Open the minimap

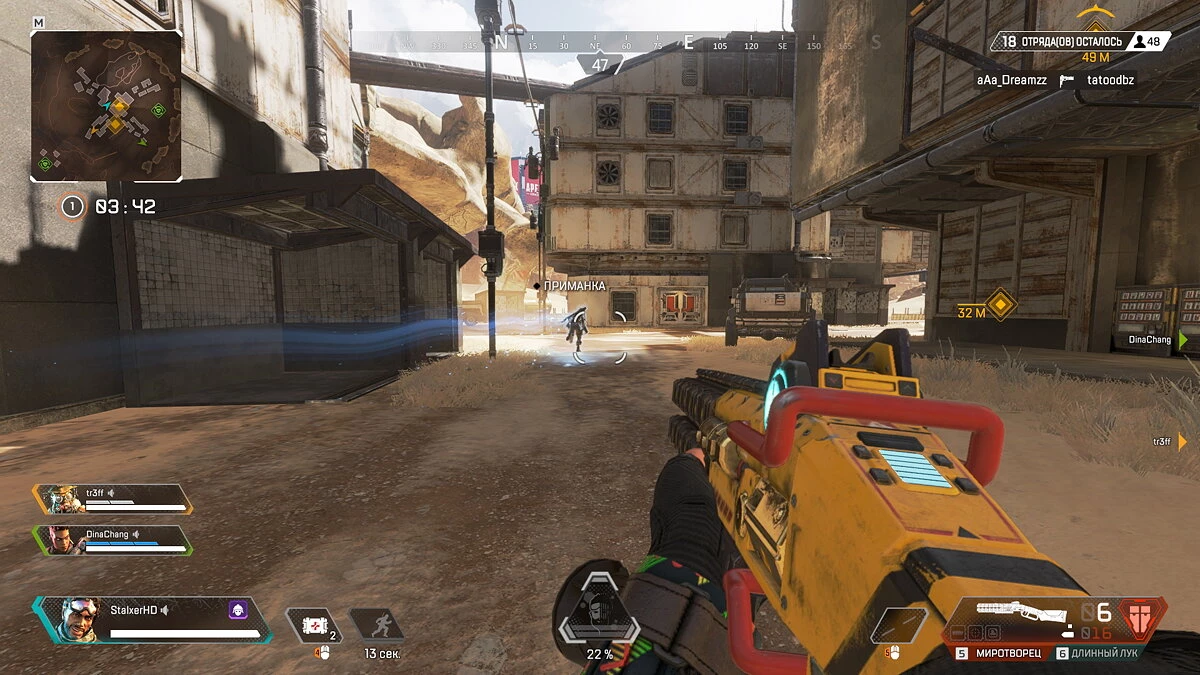[106, 105]
